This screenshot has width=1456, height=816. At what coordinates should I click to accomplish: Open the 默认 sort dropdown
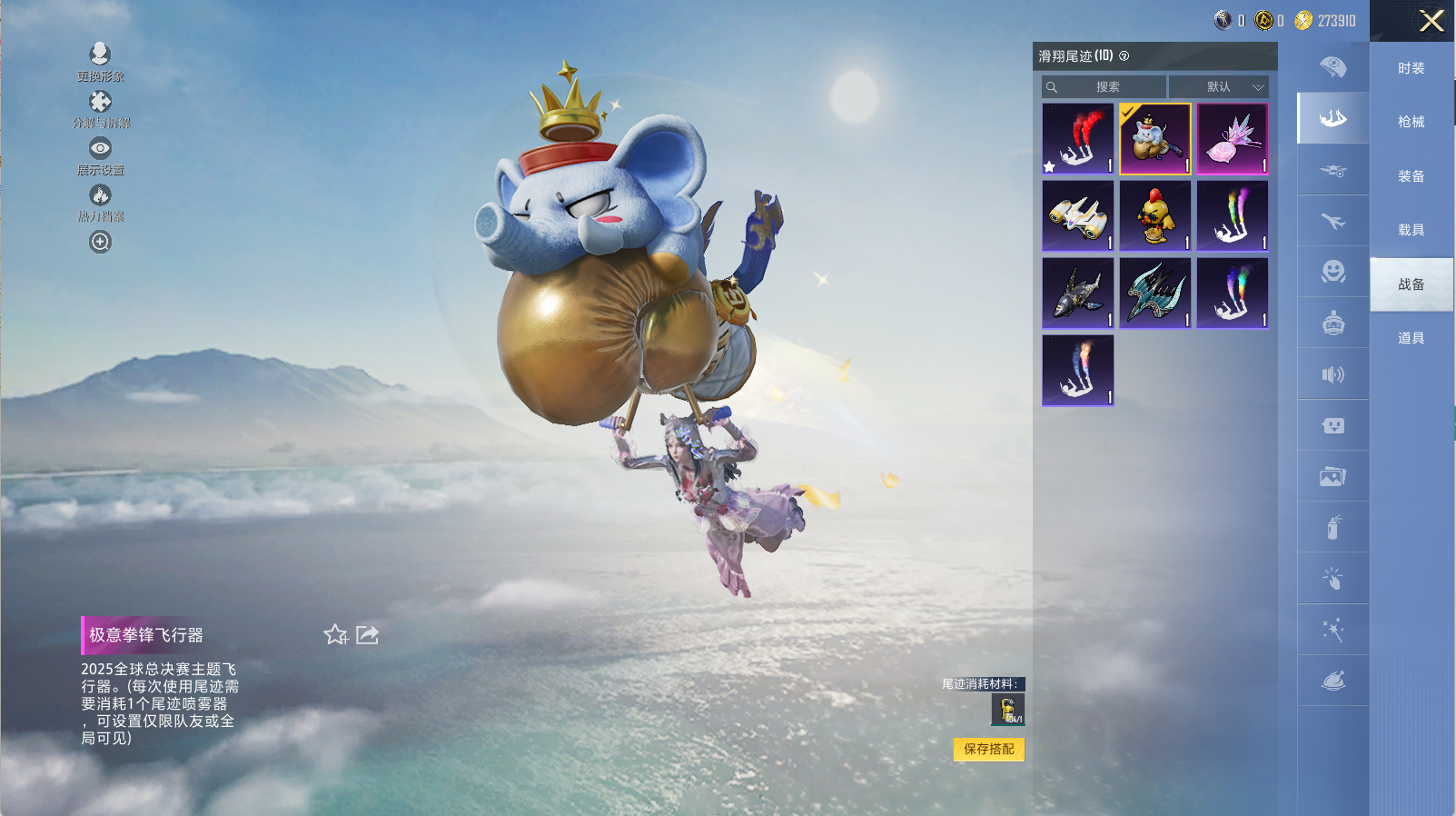point(1219,87)
